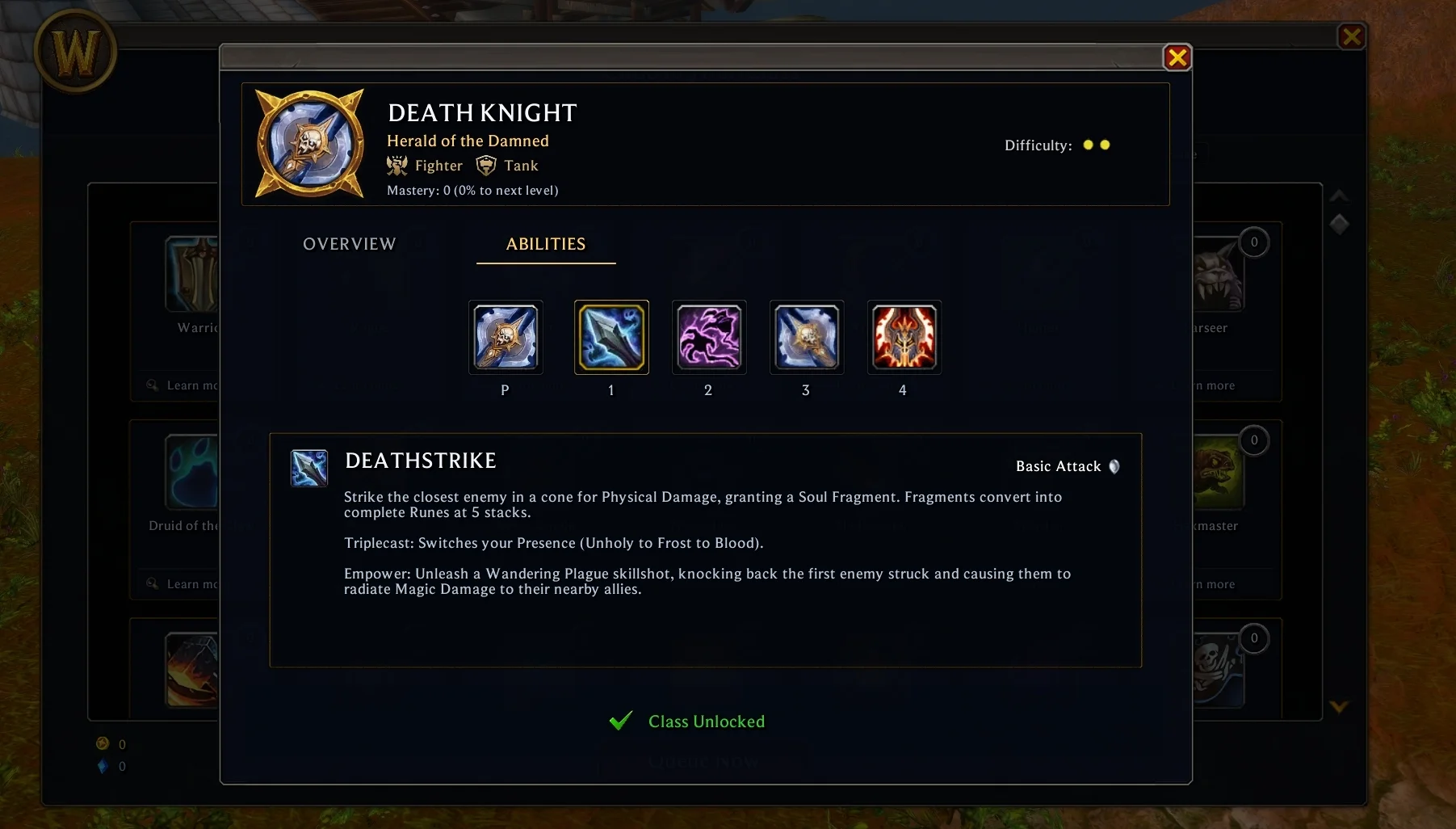Screen dimensions: 1456x829
Task: Click the World of Warcraft logo emblem
Action: pyautogui.click(x=75, y=51)
